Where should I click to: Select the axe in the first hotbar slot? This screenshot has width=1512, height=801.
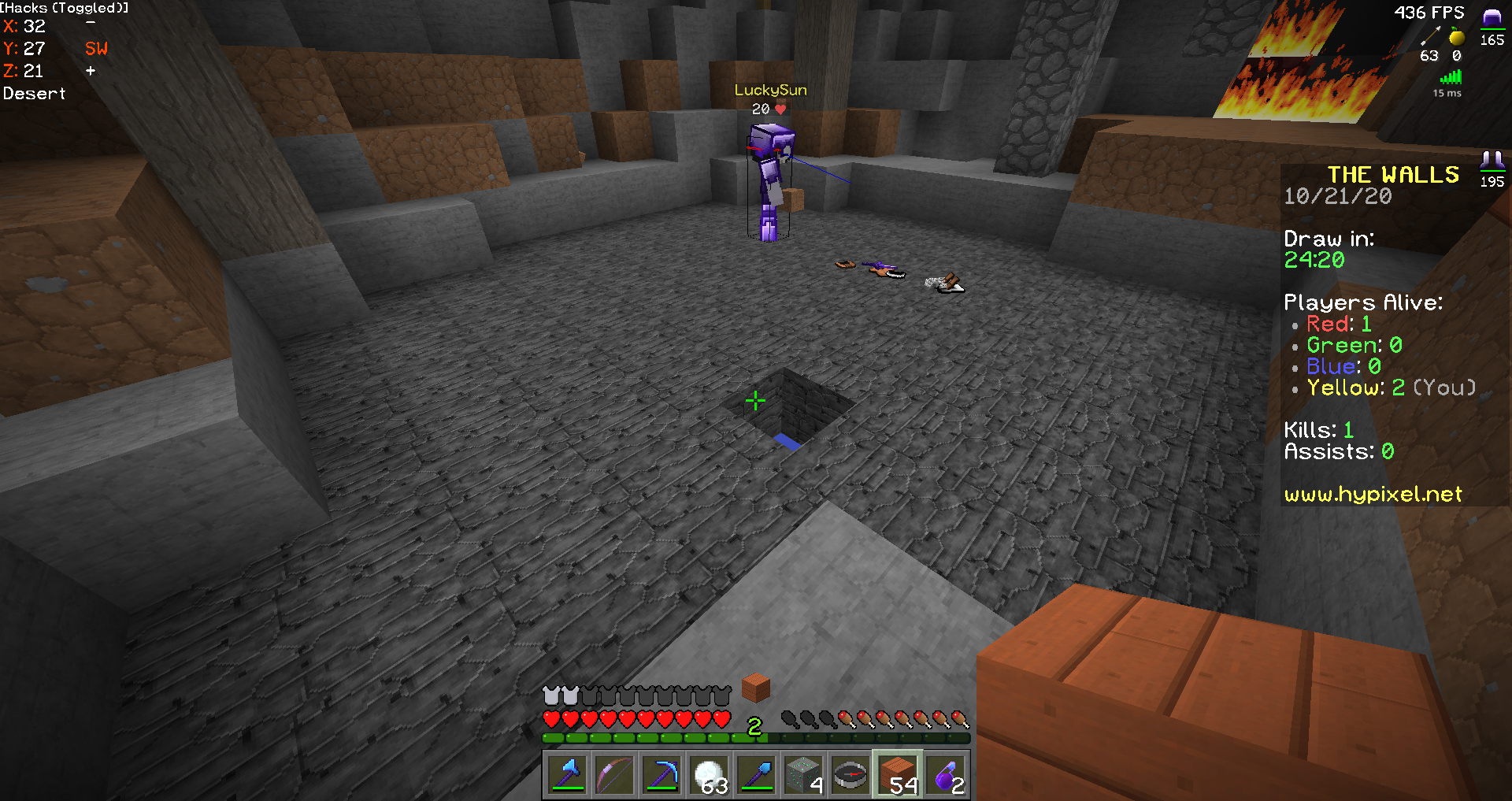[x=567, y=775]
